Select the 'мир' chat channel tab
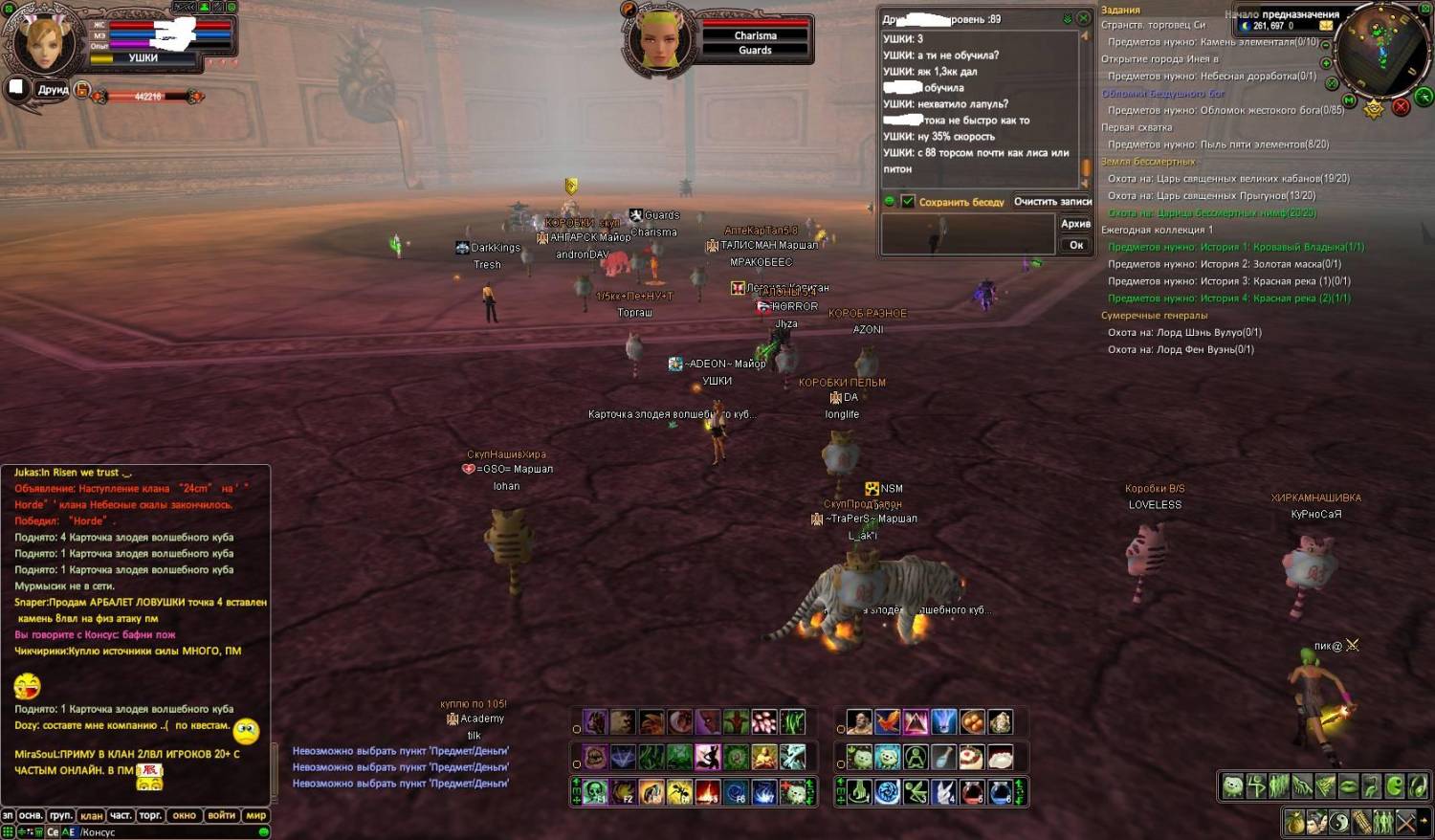The image size is (1435, 840). click(255, 816)
